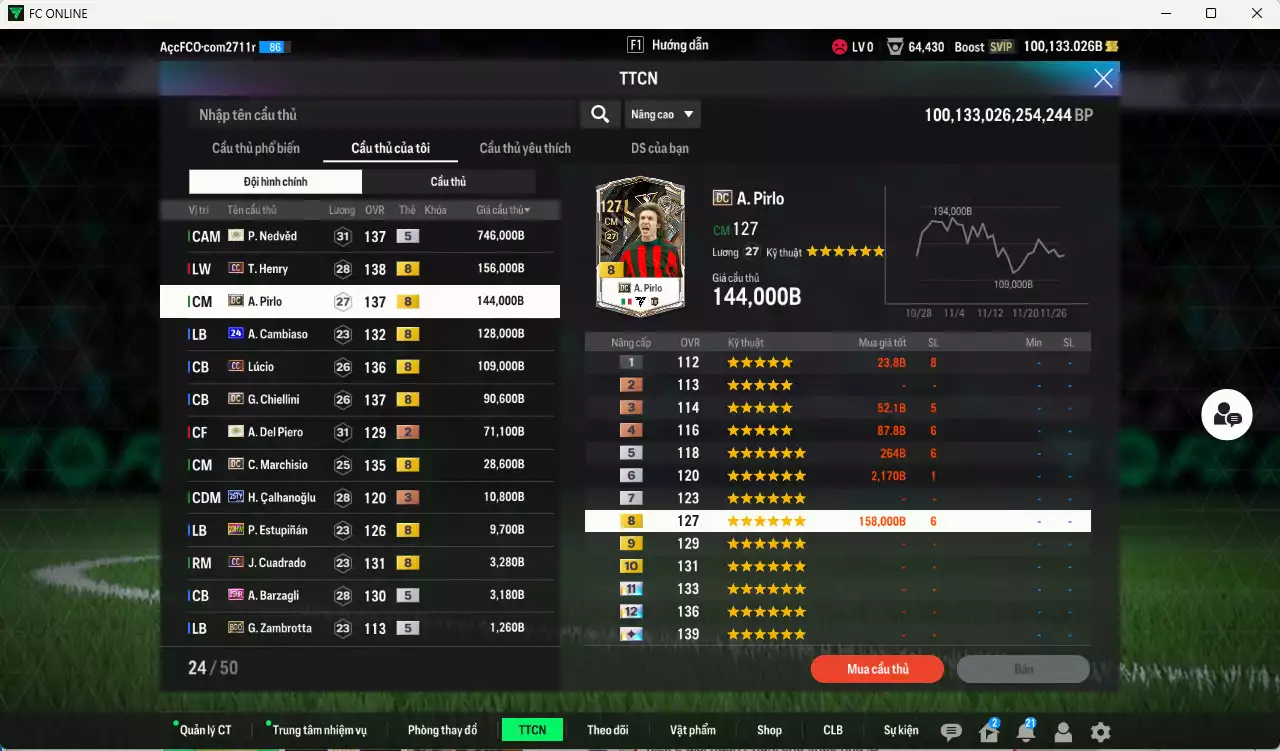Screen dimensions: 1280x751
Task: Open the profile person icon in bottom bar
Action: point(1062,733)
